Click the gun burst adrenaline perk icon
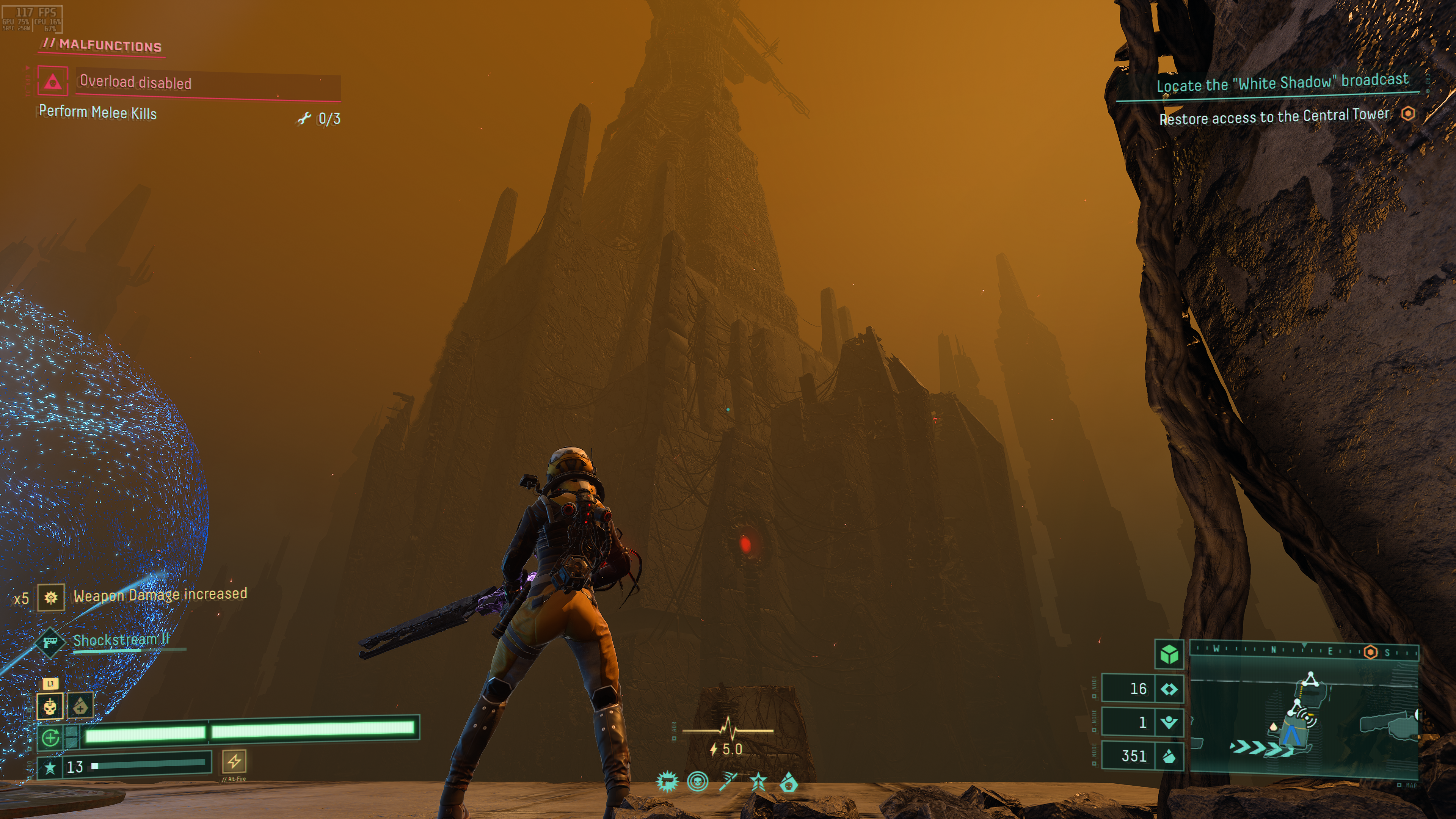Image resolution: width=1456 pixels, height=819 pixels. click(x=667, y=782)
